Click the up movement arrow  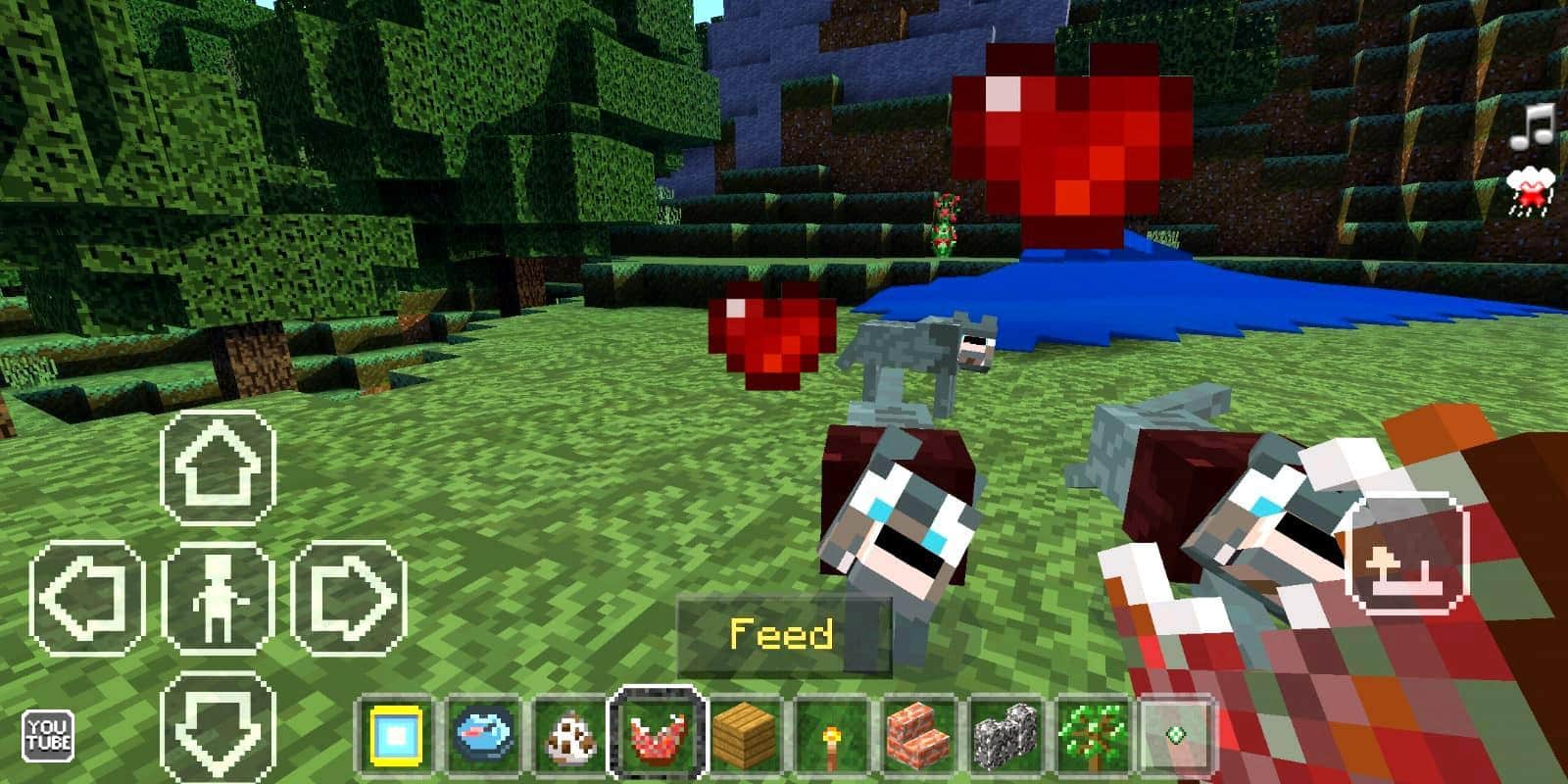click(220, 465)
